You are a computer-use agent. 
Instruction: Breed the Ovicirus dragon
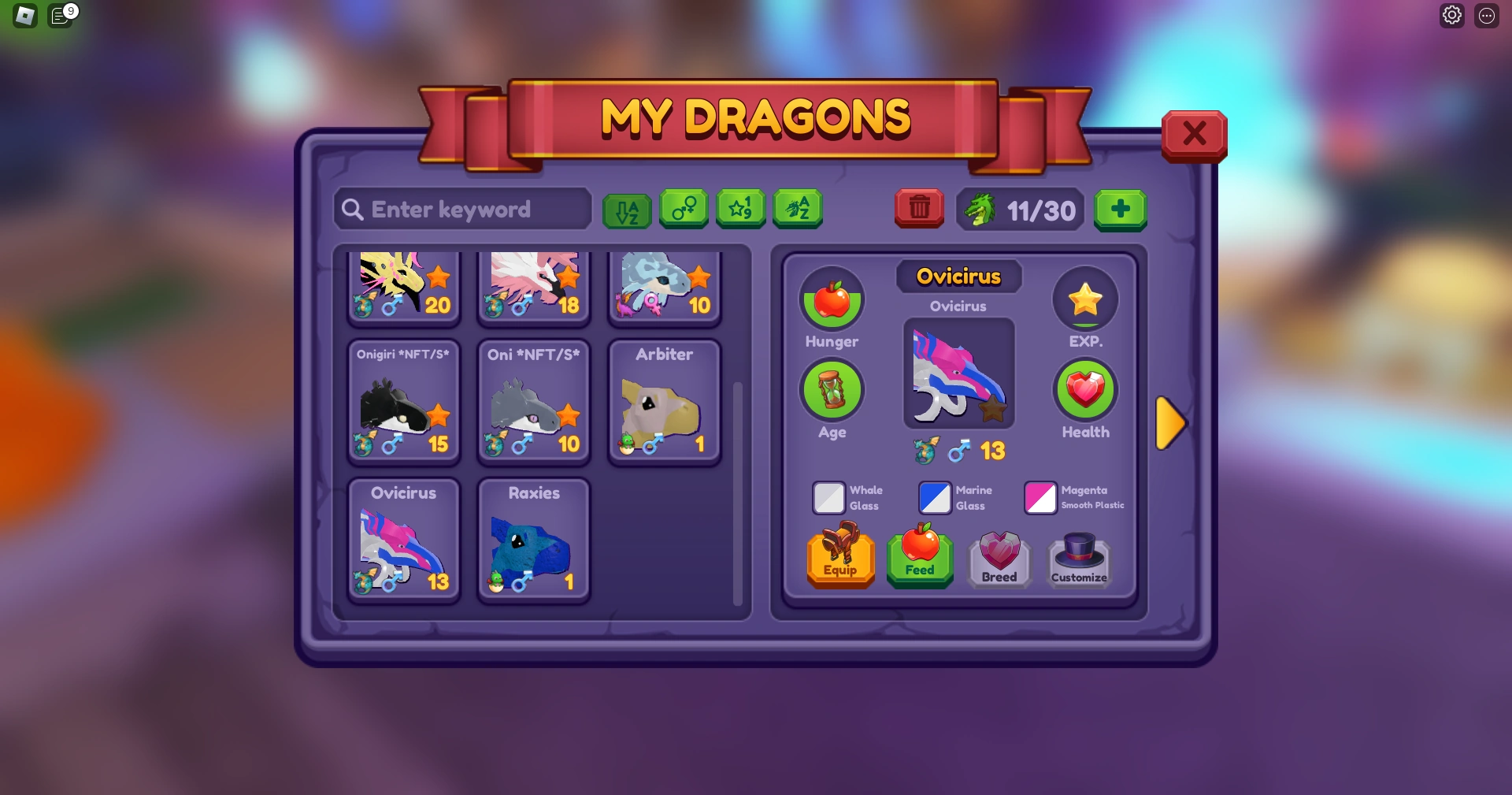[x=999, y=560]
